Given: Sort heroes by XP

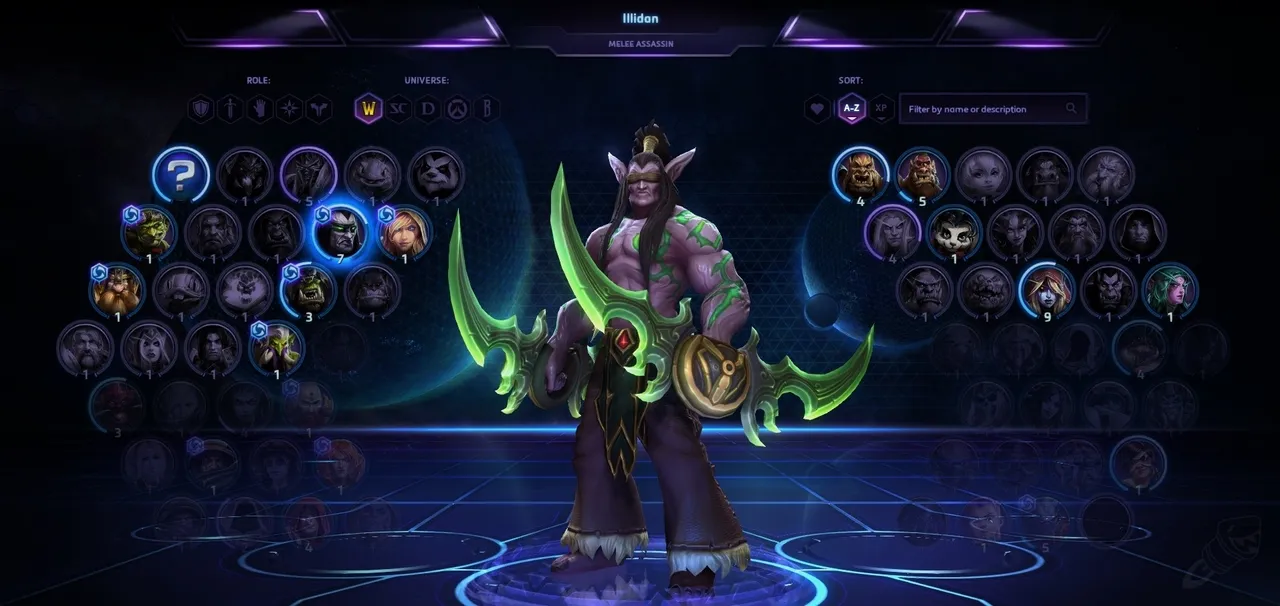Looking at the screenshot, I should point(881,108).
